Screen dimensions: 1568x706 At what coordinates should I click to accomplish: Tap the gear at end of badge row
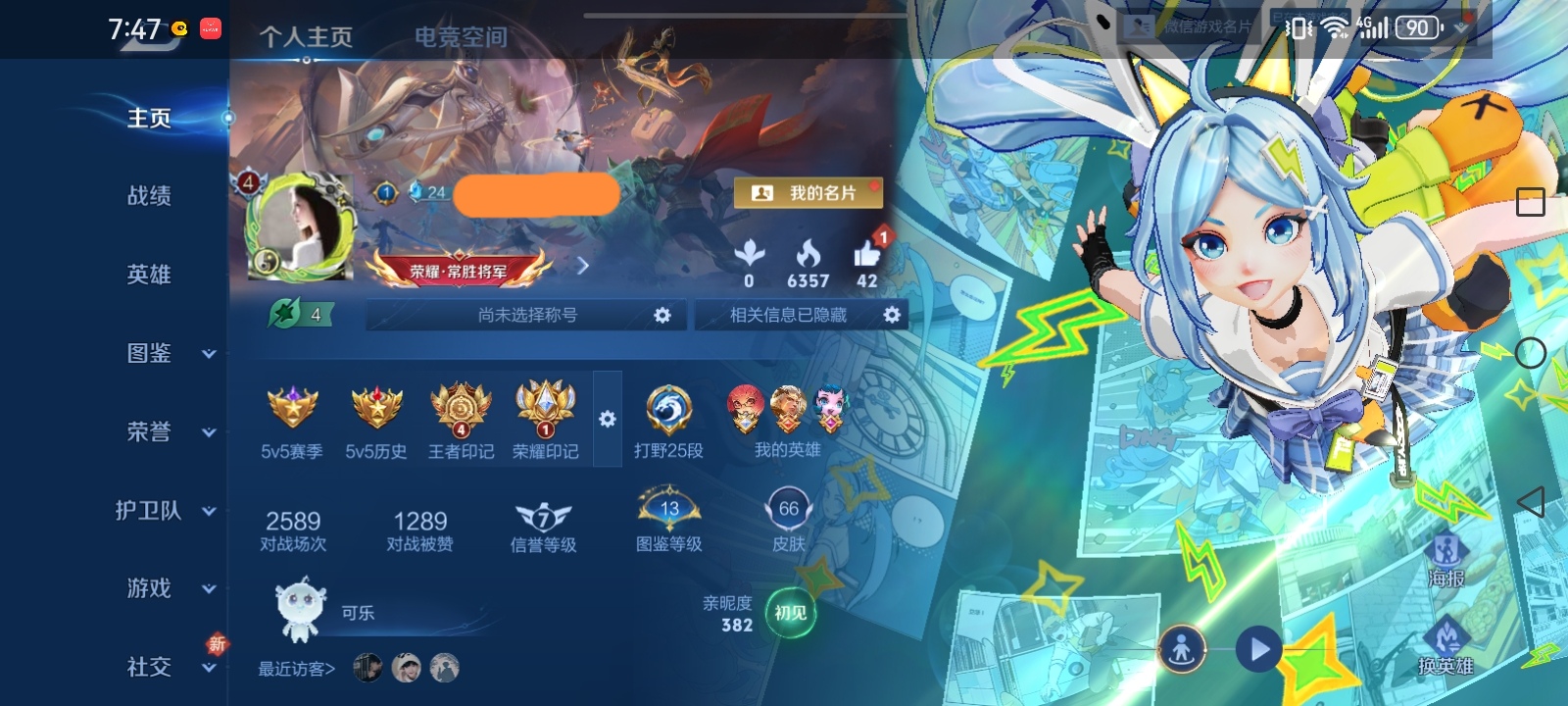click(609, 419)
